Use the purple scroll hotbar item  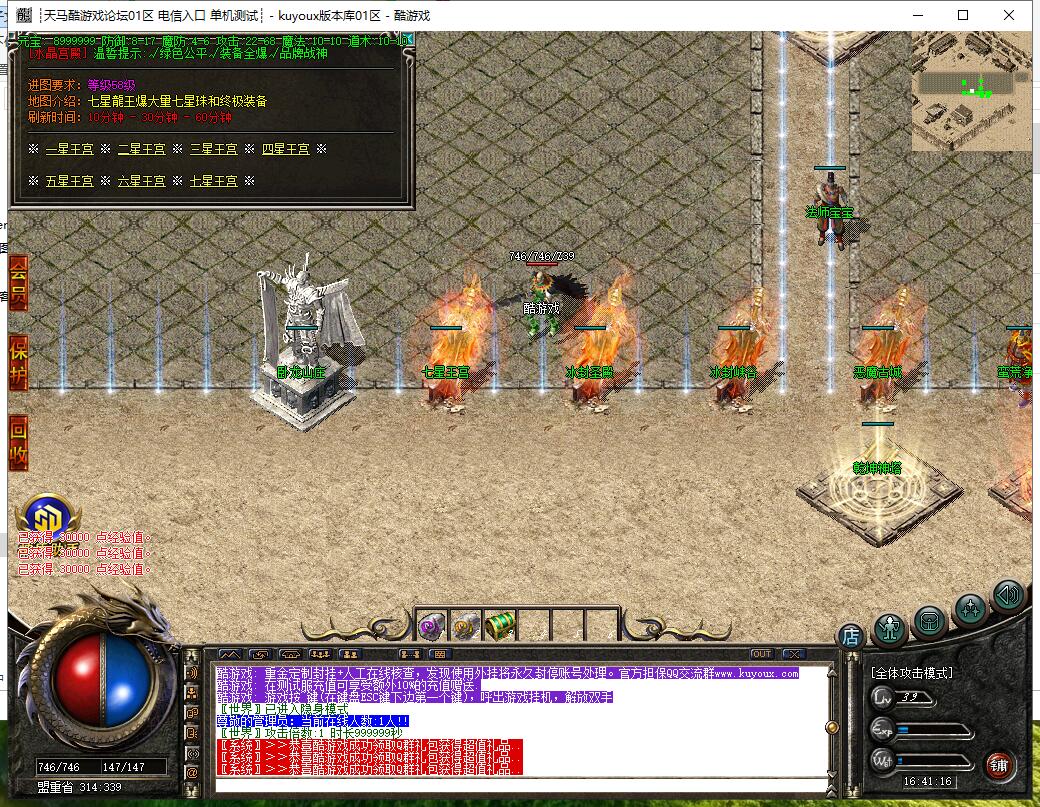(431, 626)
